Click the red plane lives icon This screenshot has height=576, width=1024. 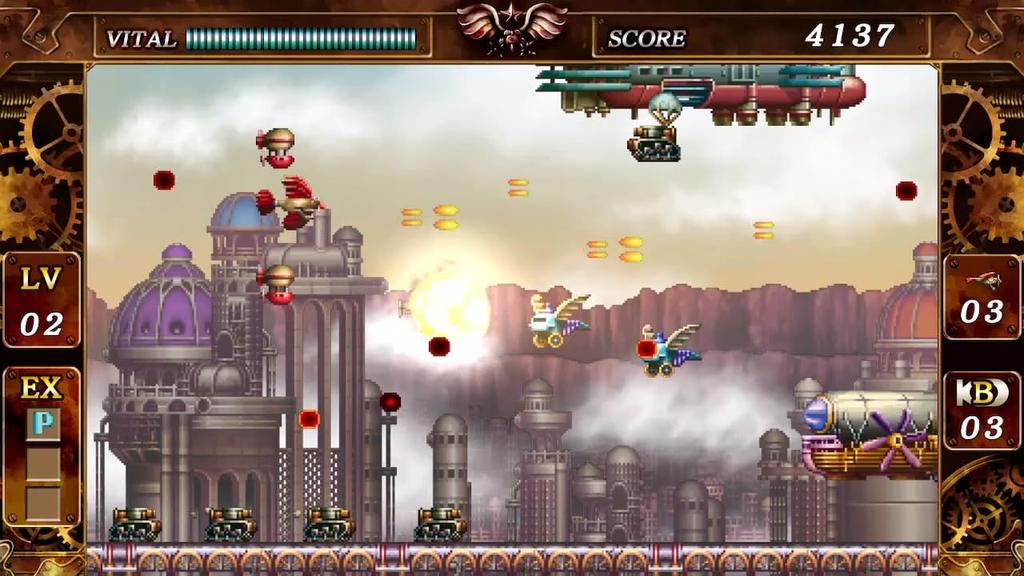[x=982, y=279]
